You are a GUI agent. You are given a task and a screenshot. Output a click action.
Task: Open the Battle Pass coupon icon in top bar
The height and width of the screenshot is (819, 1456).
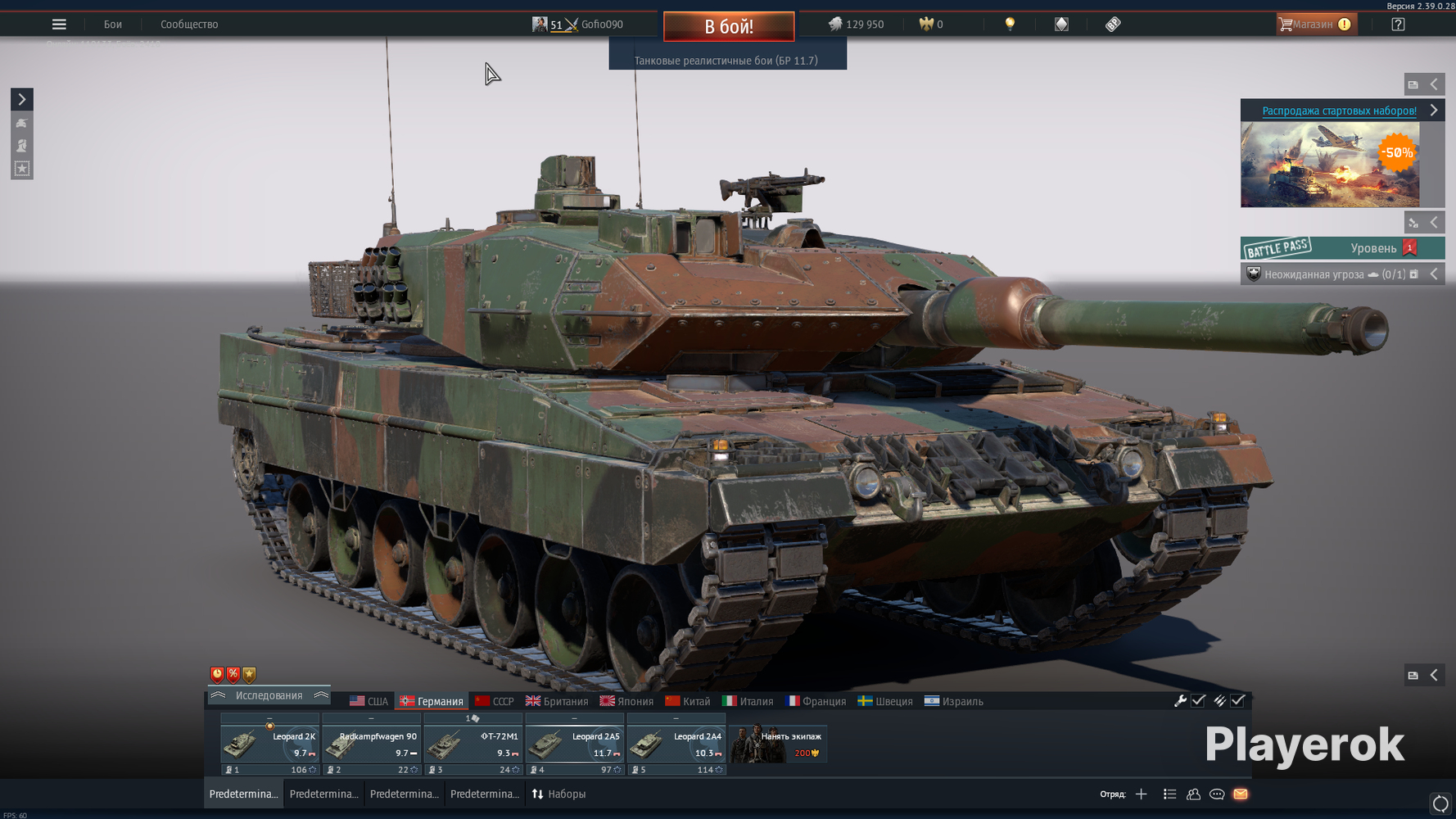(x=1112, y=24)
